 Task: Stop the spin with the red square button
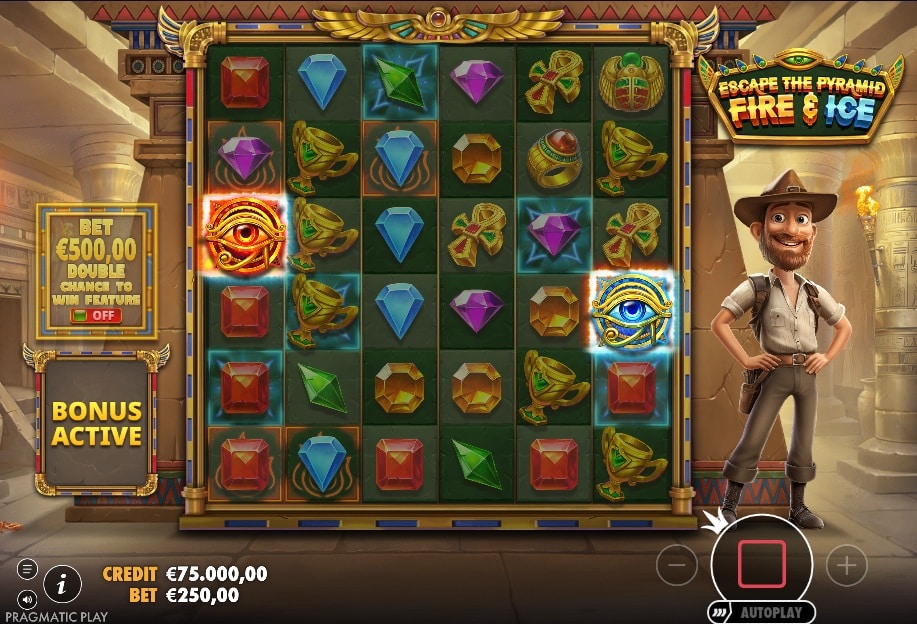[x=762, y=564]
